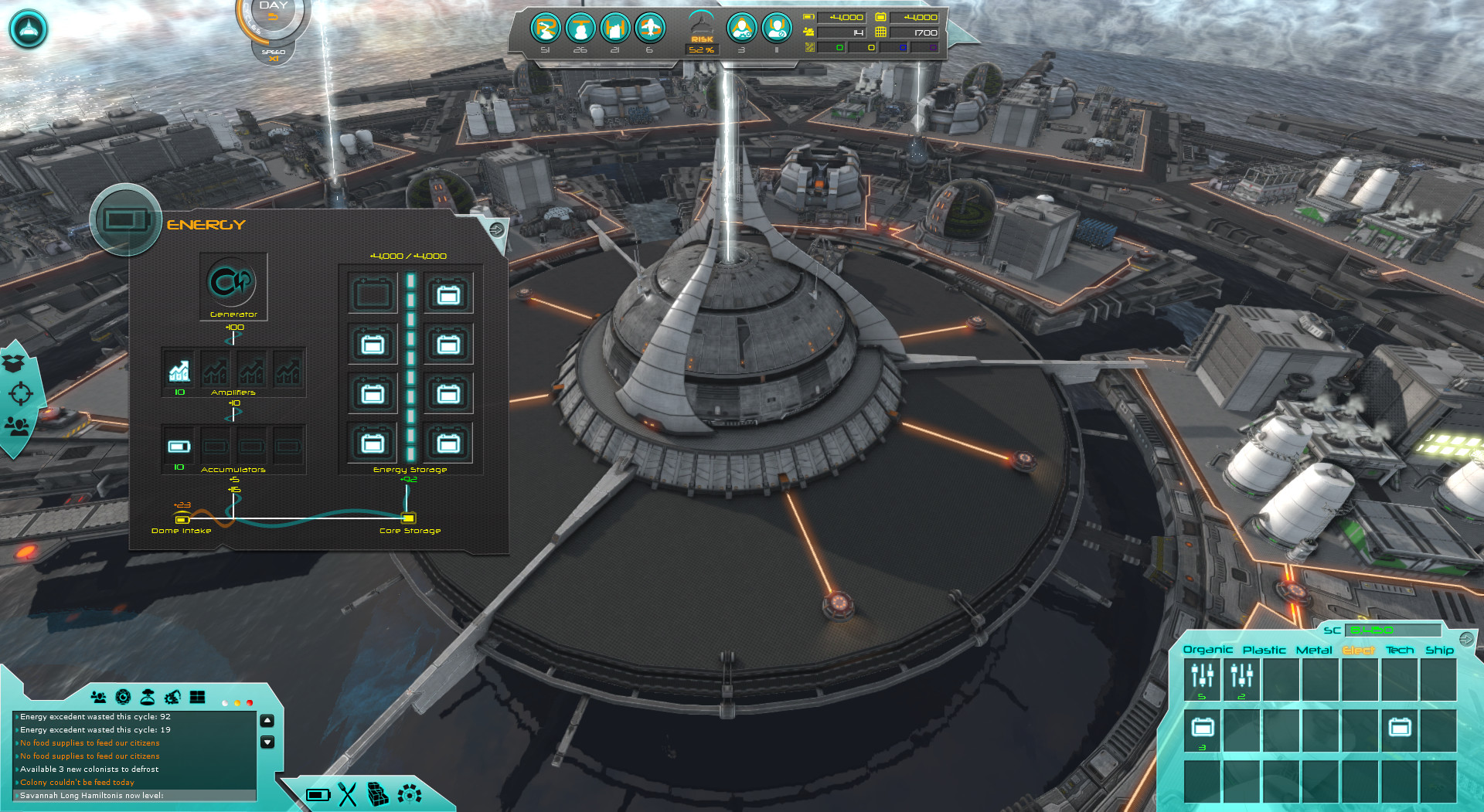Click the message log scroll-down arrow
The image size is (1484, 812).
coord(267,742)
